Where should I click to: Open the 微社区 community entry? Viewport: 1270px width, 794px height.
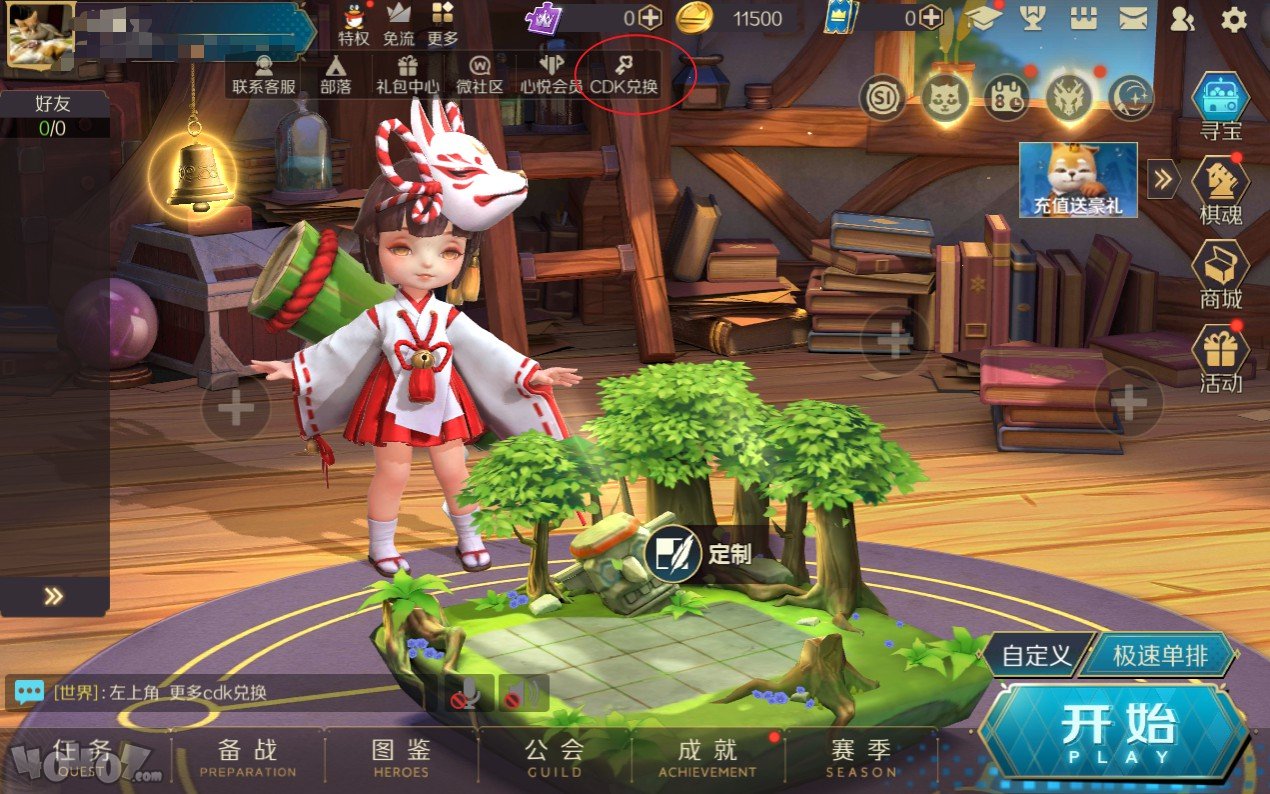point(480,75)
